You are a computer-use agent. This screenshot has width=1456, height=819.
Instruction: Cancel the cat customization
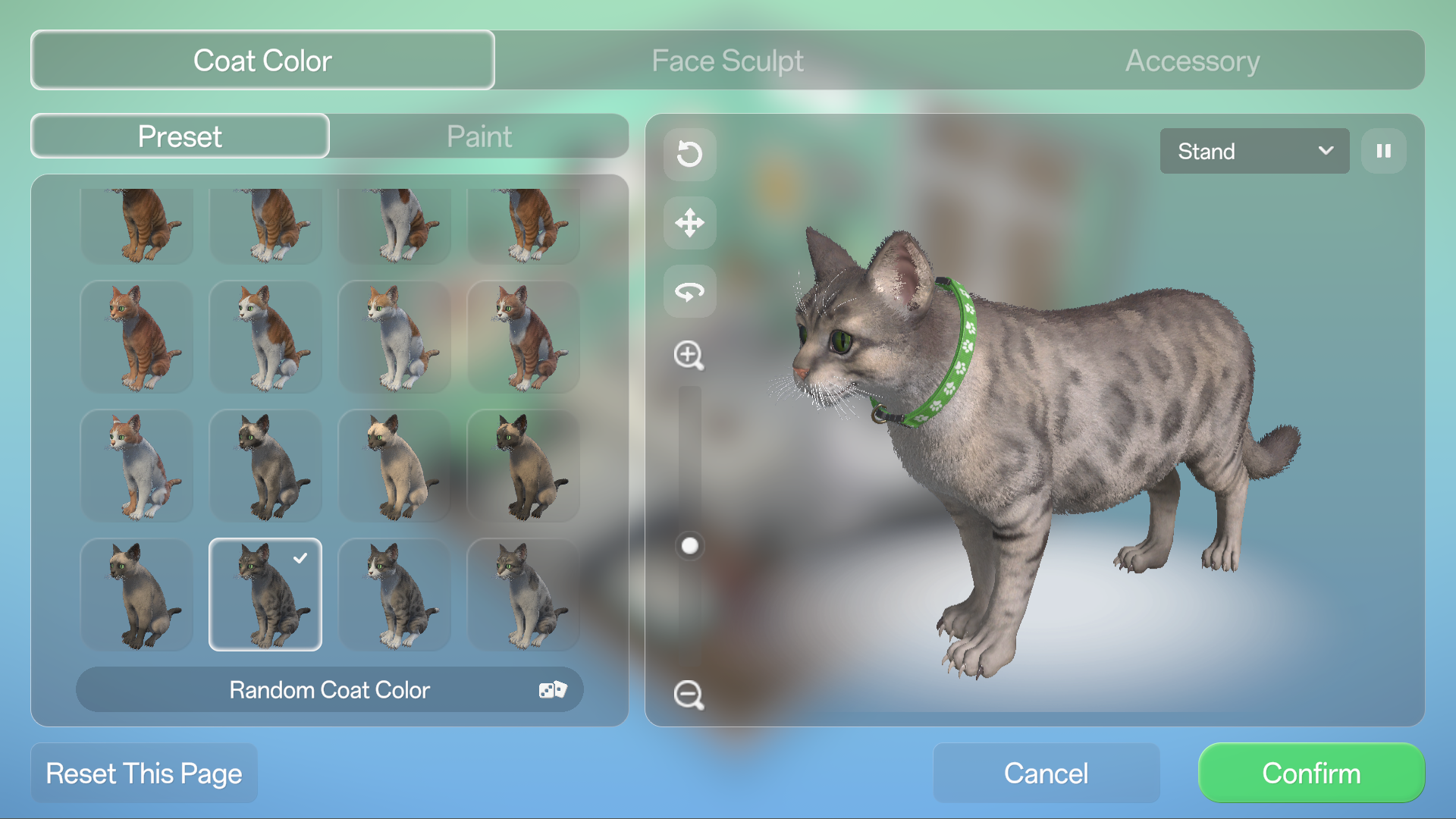(x=1046, y=773)
